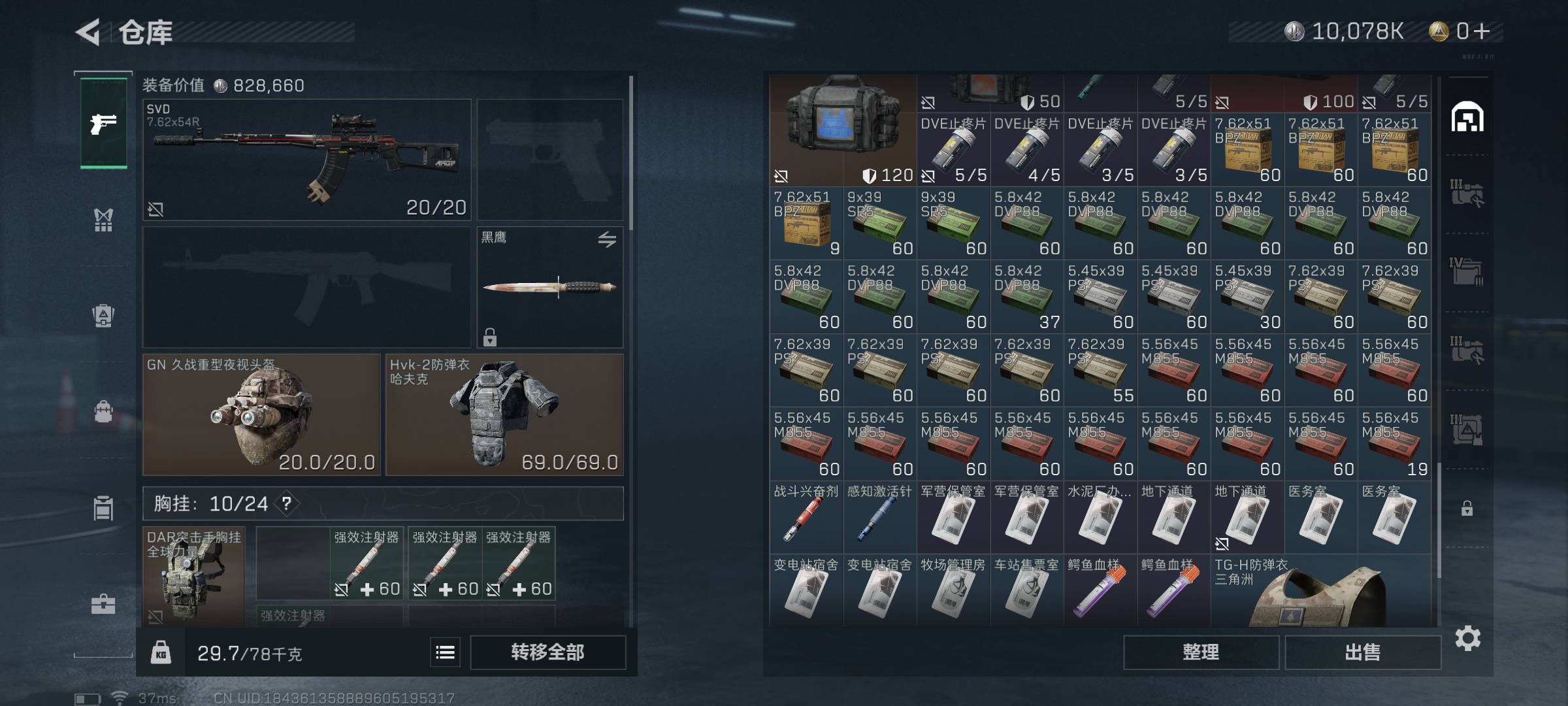
Task: Open the gear settings icon
Action: 1467,638
